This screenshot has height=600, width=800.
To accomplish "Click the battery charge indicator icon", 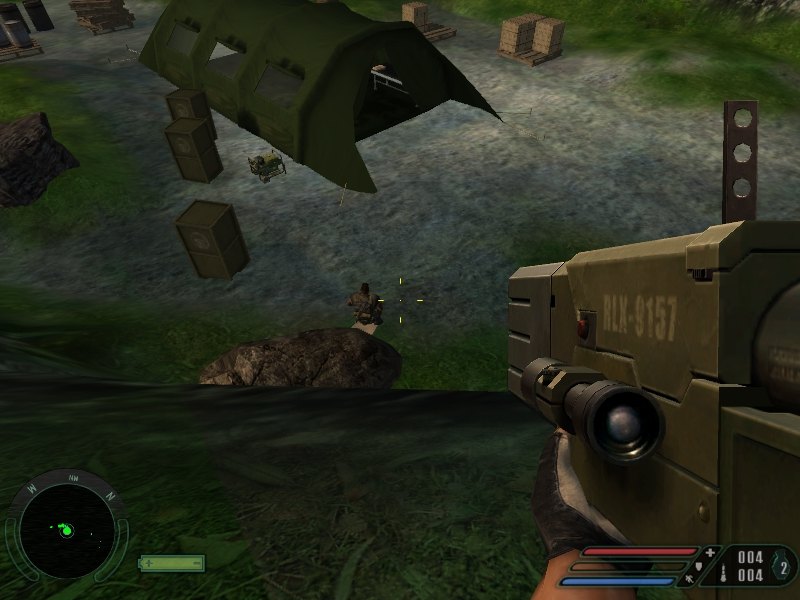I will click(x=171, y=563).
